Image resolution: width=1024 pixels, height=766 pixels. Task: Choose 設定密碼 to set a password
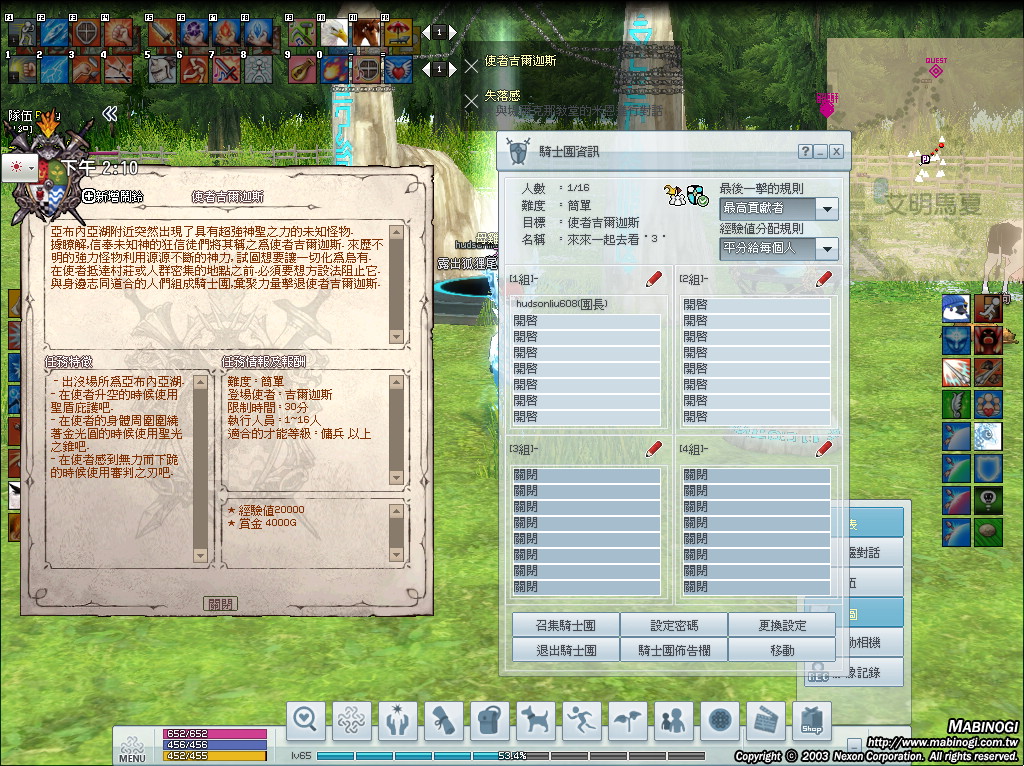coord(674,625)
